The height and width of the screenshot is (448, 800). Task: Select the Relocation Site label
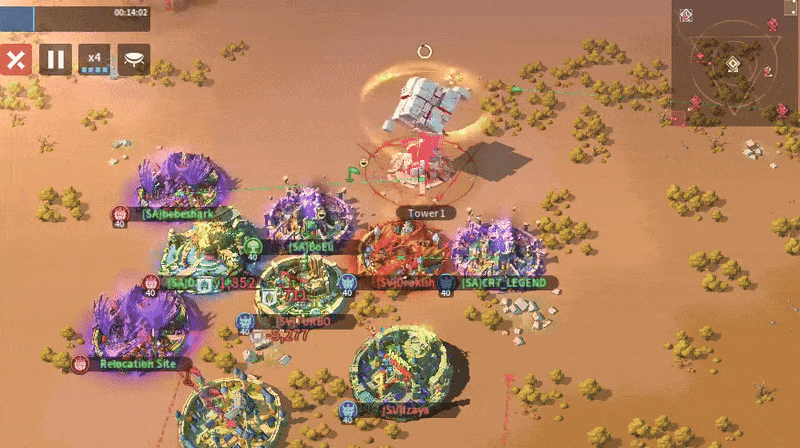138,364
